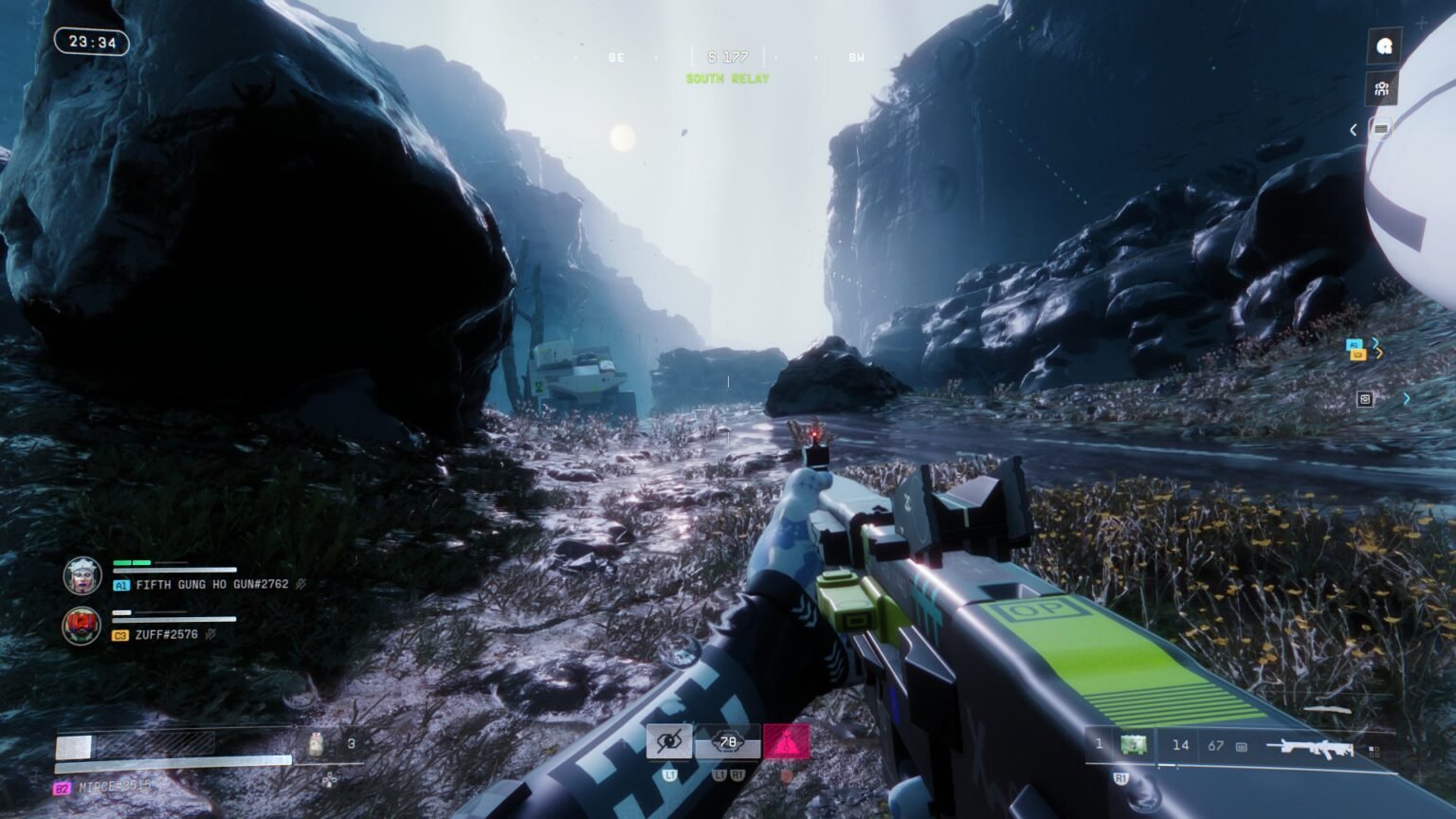Click the grenade icon showing 78

coord(728,742)
